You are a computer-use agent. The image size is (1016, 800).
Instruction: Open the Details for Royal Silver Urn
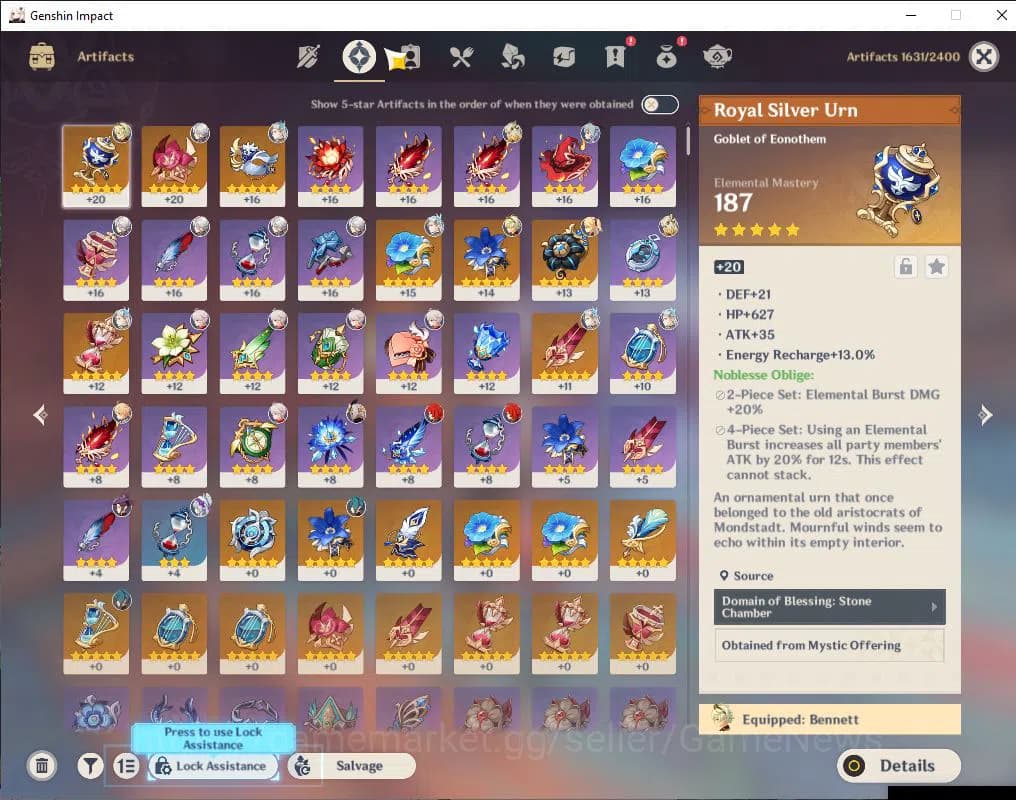coord(898,766)
